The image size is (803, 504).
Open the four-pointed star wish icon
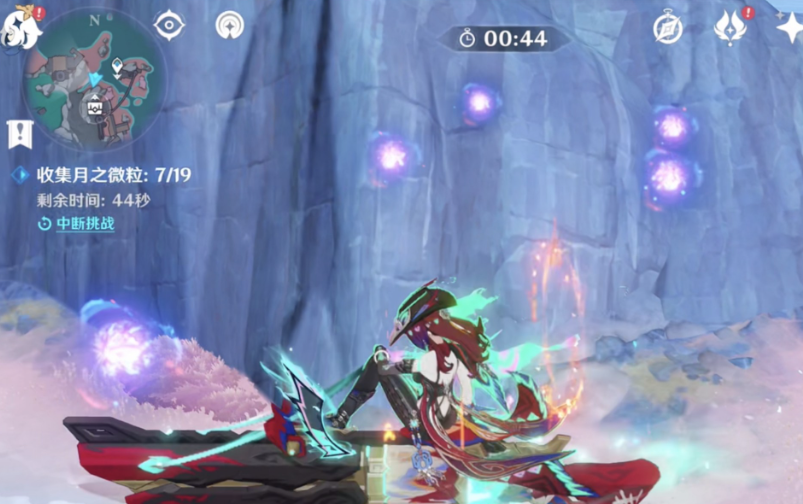[790, 27]
